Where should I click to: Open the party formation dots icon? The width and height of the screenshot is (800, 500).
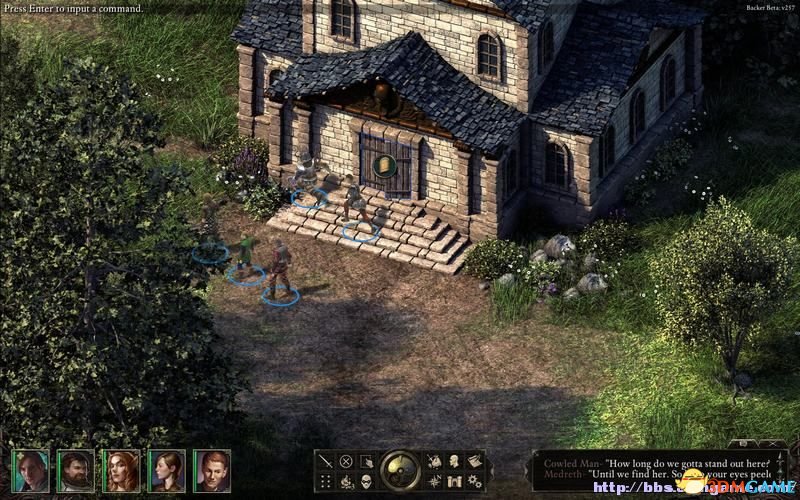click(x=326, y=481)
